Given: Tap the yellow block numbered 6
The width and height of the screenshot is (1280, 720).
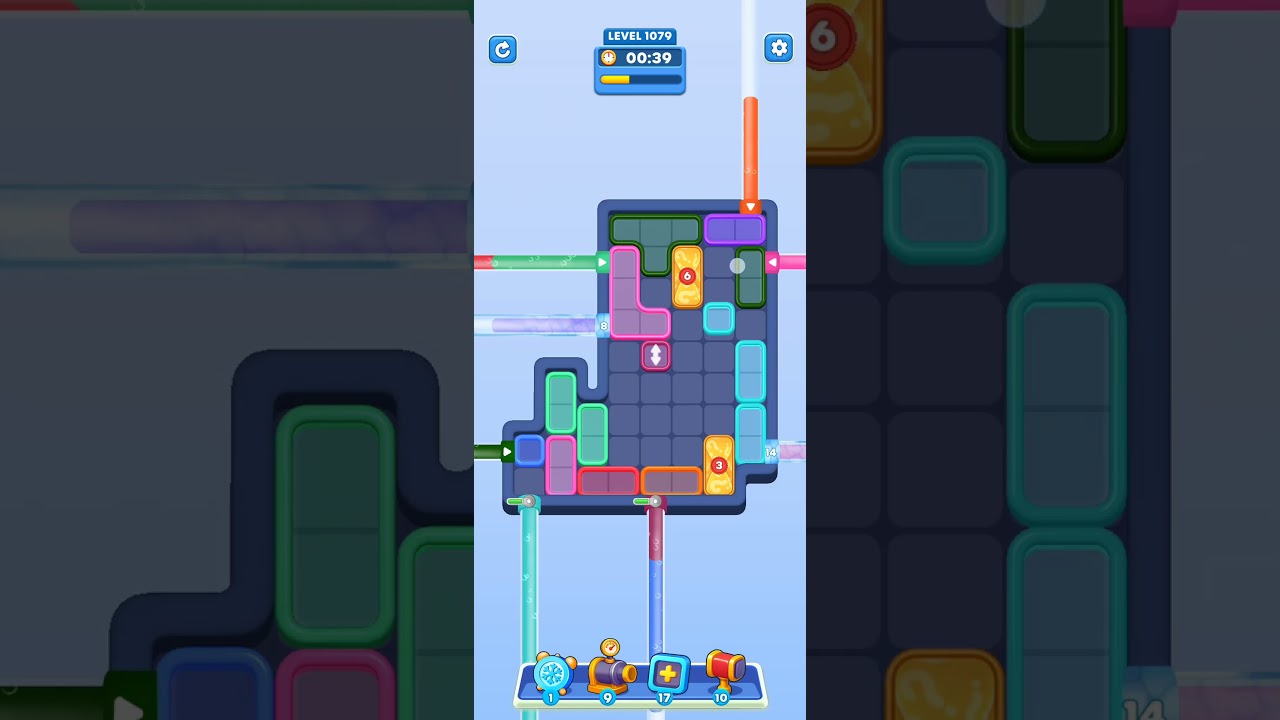Looking at the screenshot, I should [x=687, y=276].
